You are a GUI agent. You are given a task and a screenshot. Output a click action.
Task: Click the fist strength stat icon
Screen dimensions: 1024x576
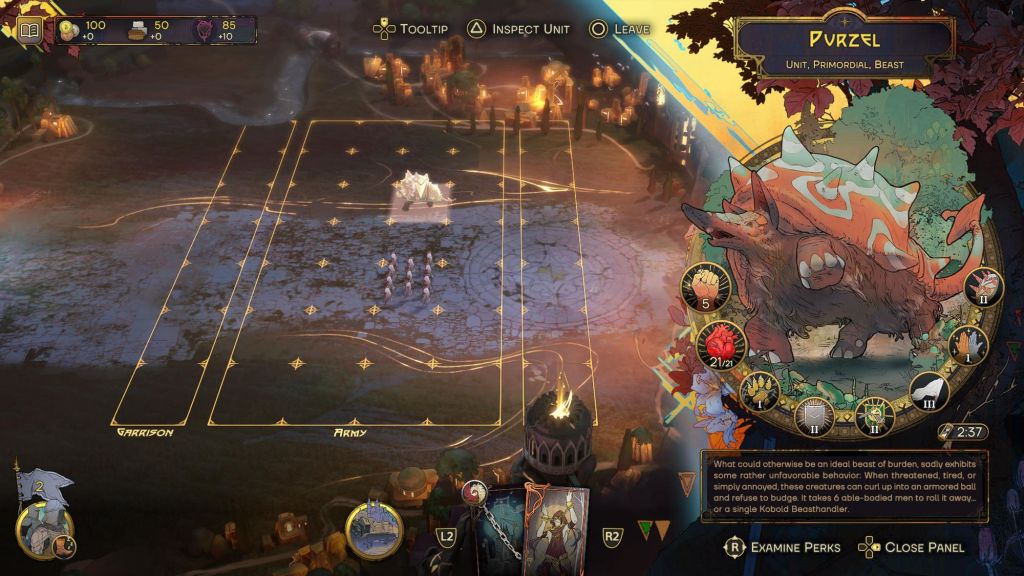[707, 287]
